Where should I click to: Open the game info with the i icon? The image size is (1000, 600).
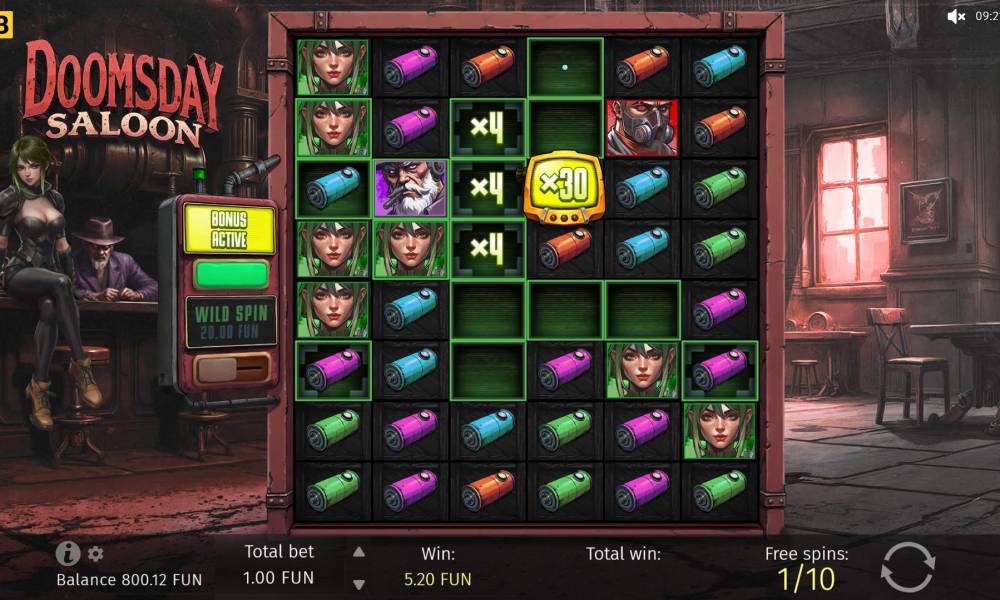(68, 553)
